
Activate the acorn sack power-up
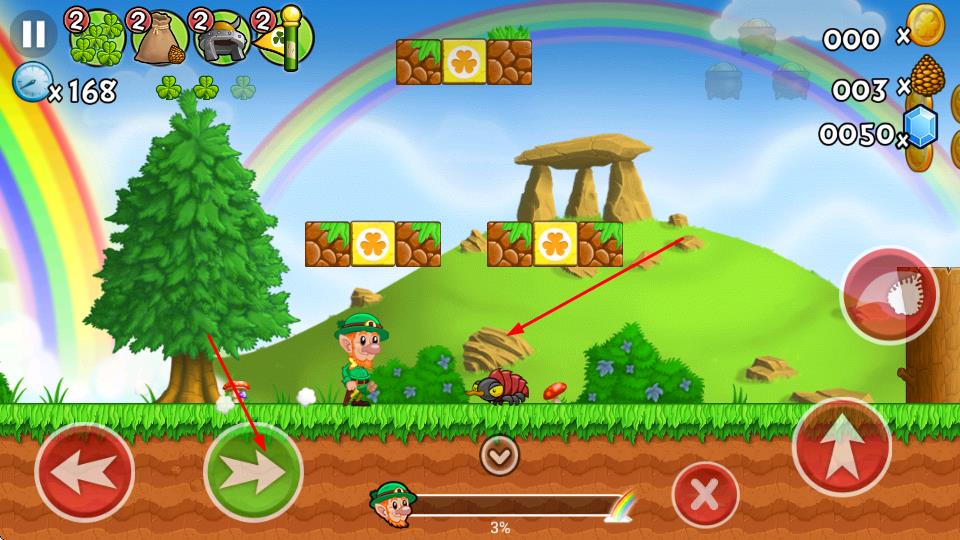[x=159, y=38]
